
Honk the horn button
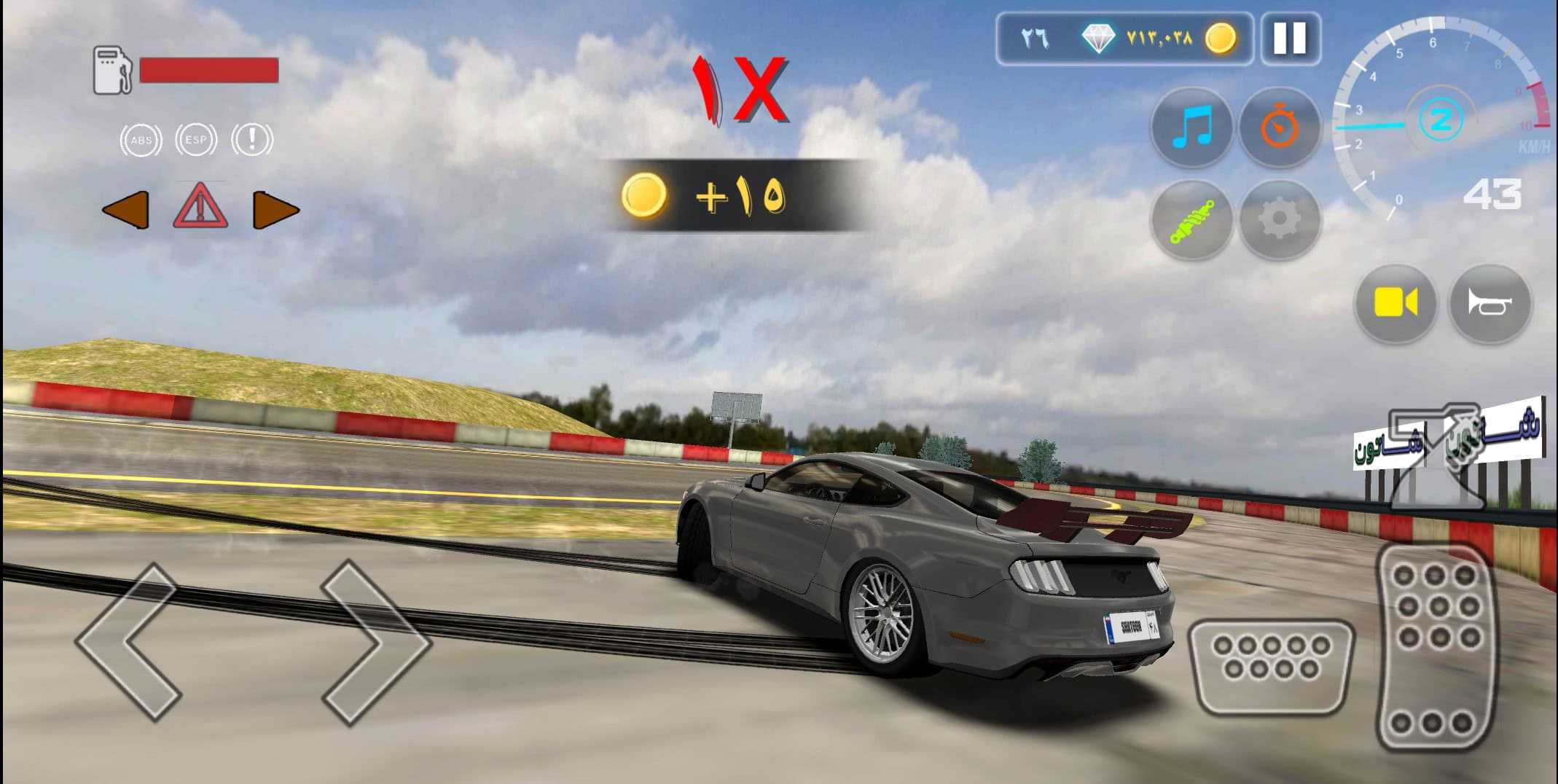1490,303
